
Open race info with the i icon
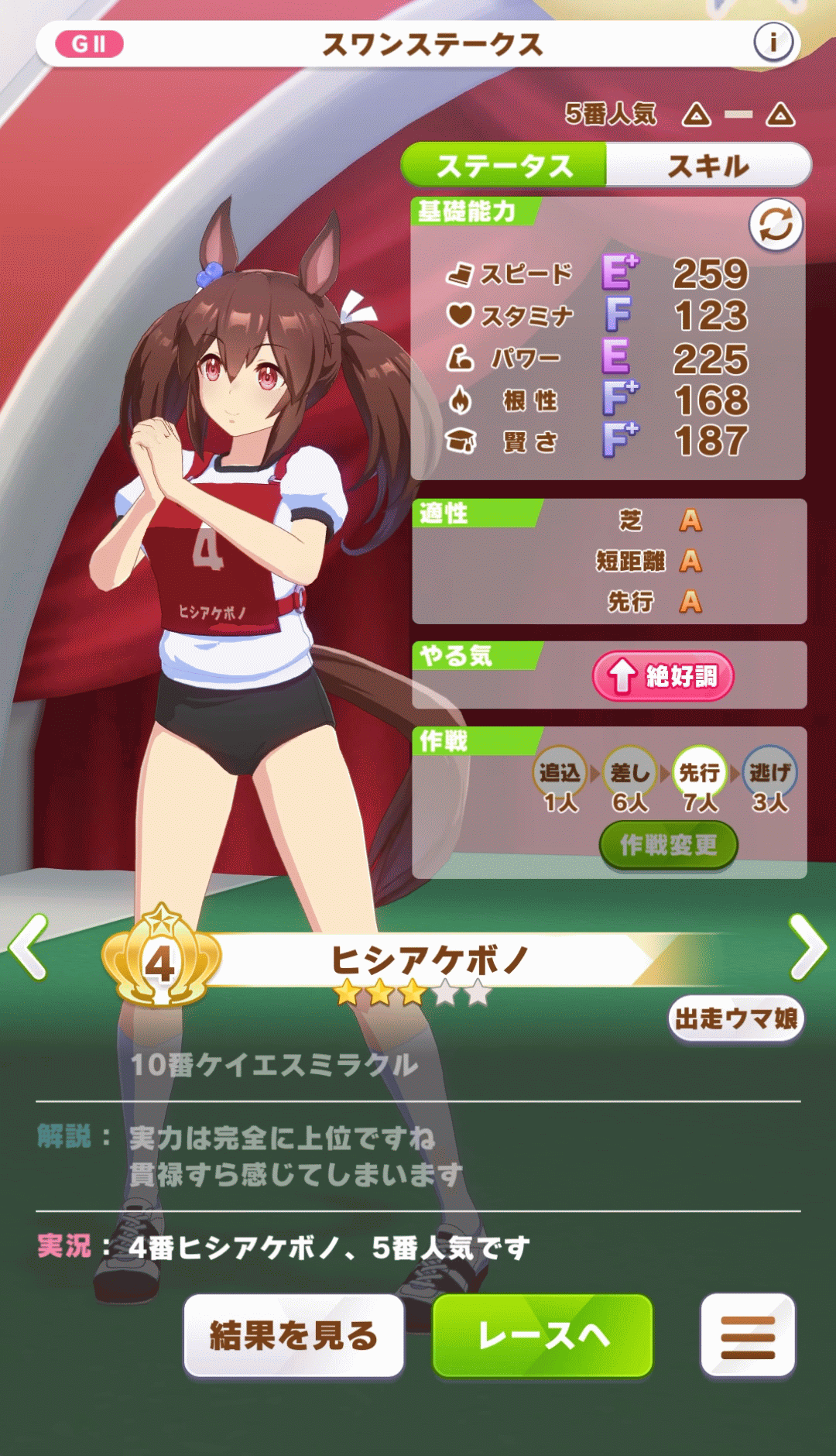click(773, 43)
